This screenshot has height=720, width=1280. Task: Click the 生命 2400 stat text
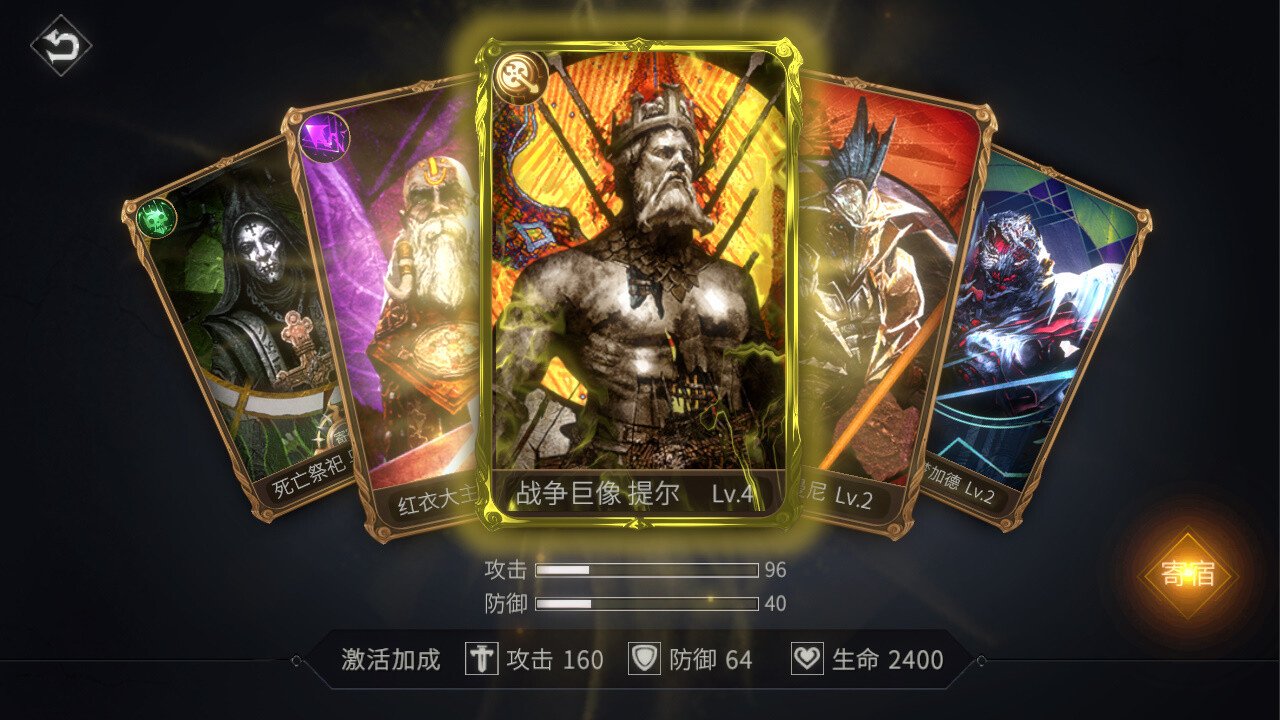[x=886, y=659]
